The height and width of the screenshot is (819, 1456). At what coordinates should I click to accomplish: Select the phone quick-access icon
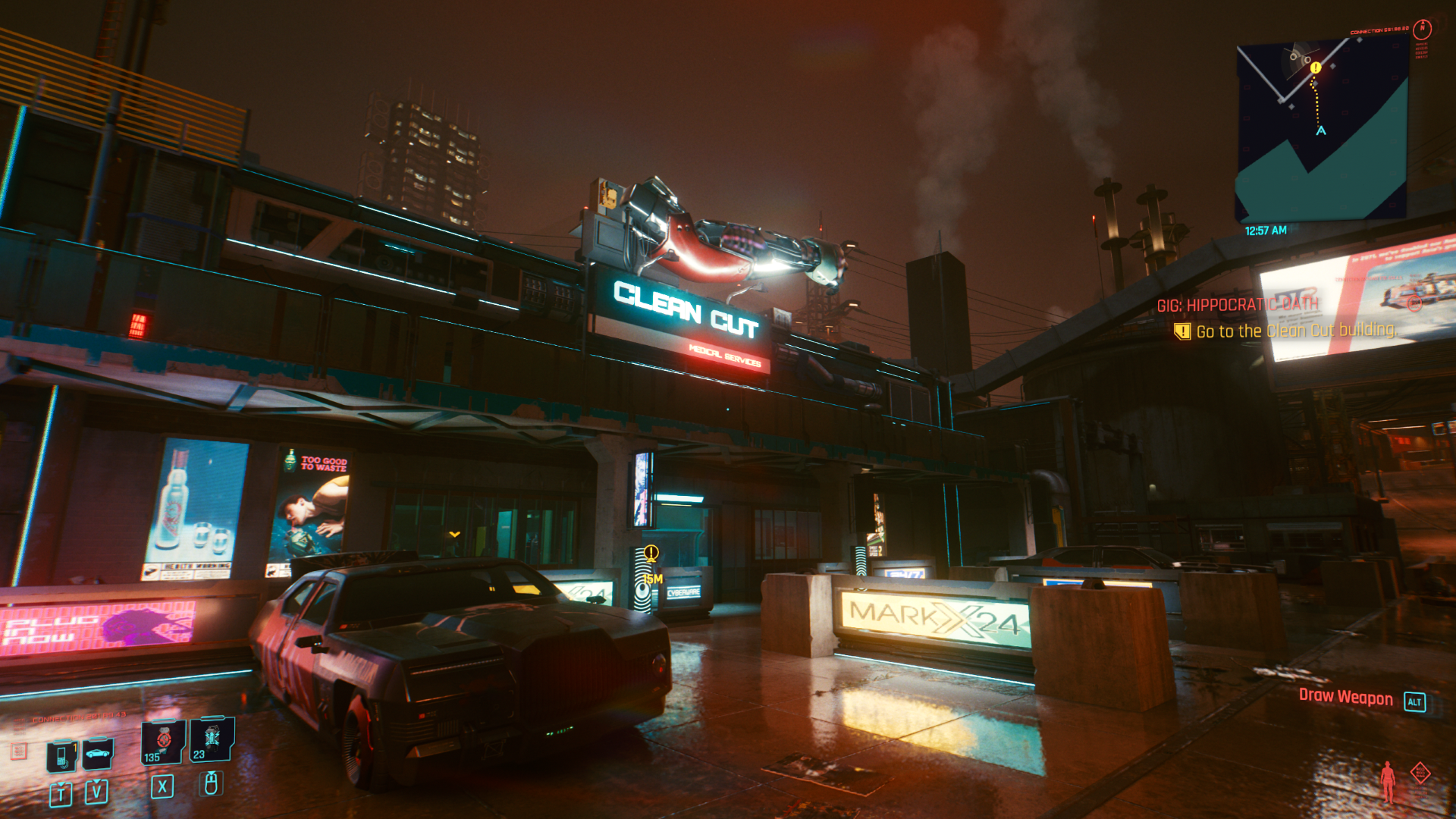(x=61, y=754)
